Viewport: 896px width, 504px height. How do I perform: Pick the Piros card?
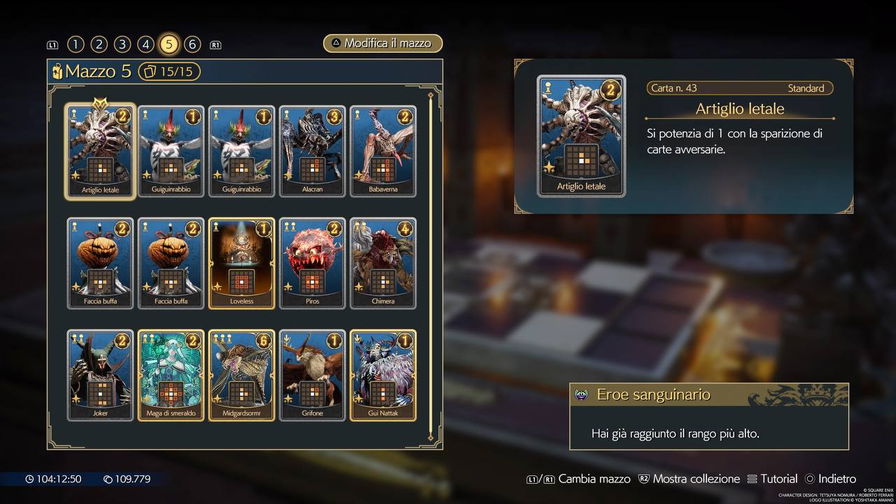[x=312, y=262]
